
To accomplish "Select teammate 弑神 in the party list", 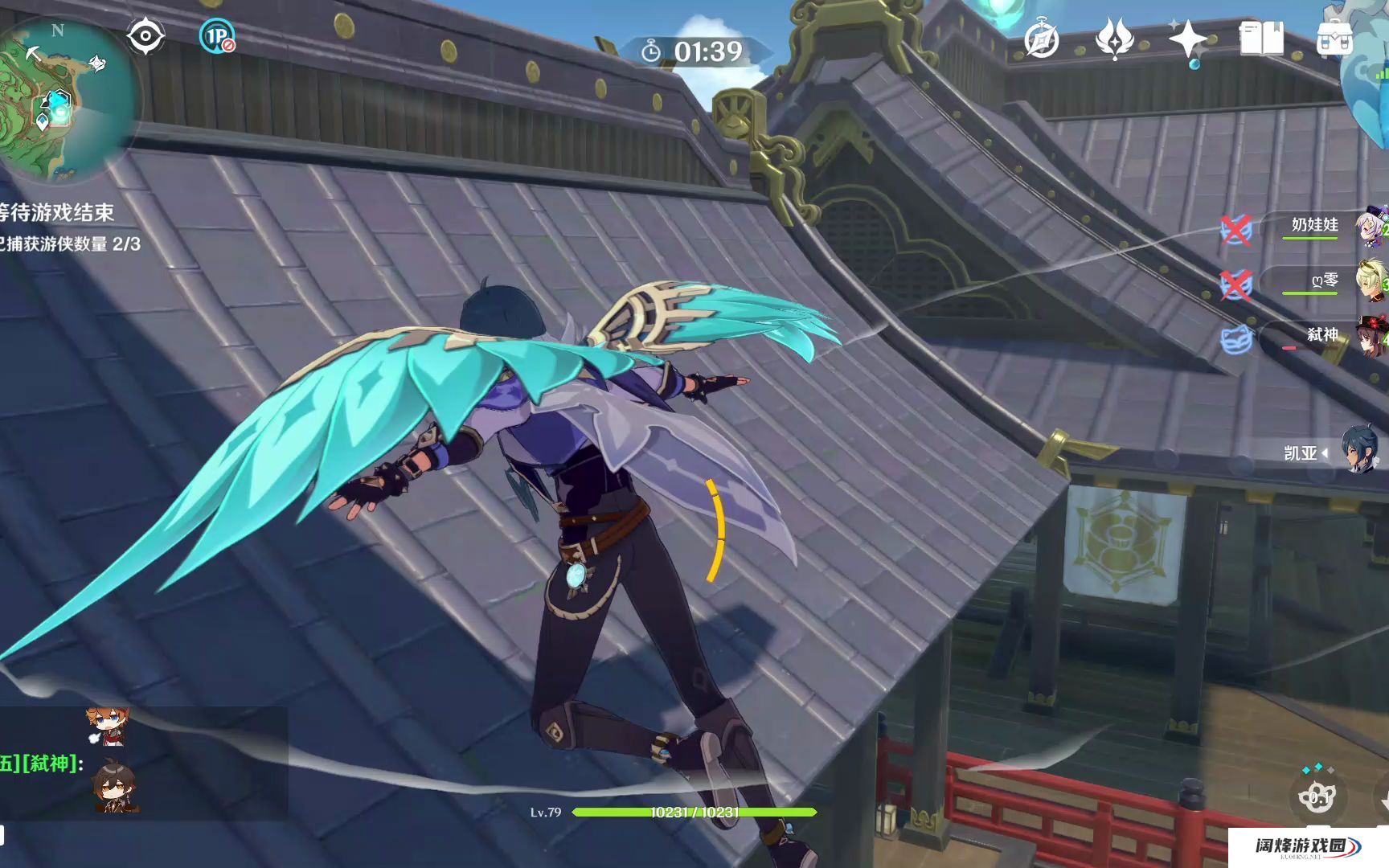I will point(1321,335).
